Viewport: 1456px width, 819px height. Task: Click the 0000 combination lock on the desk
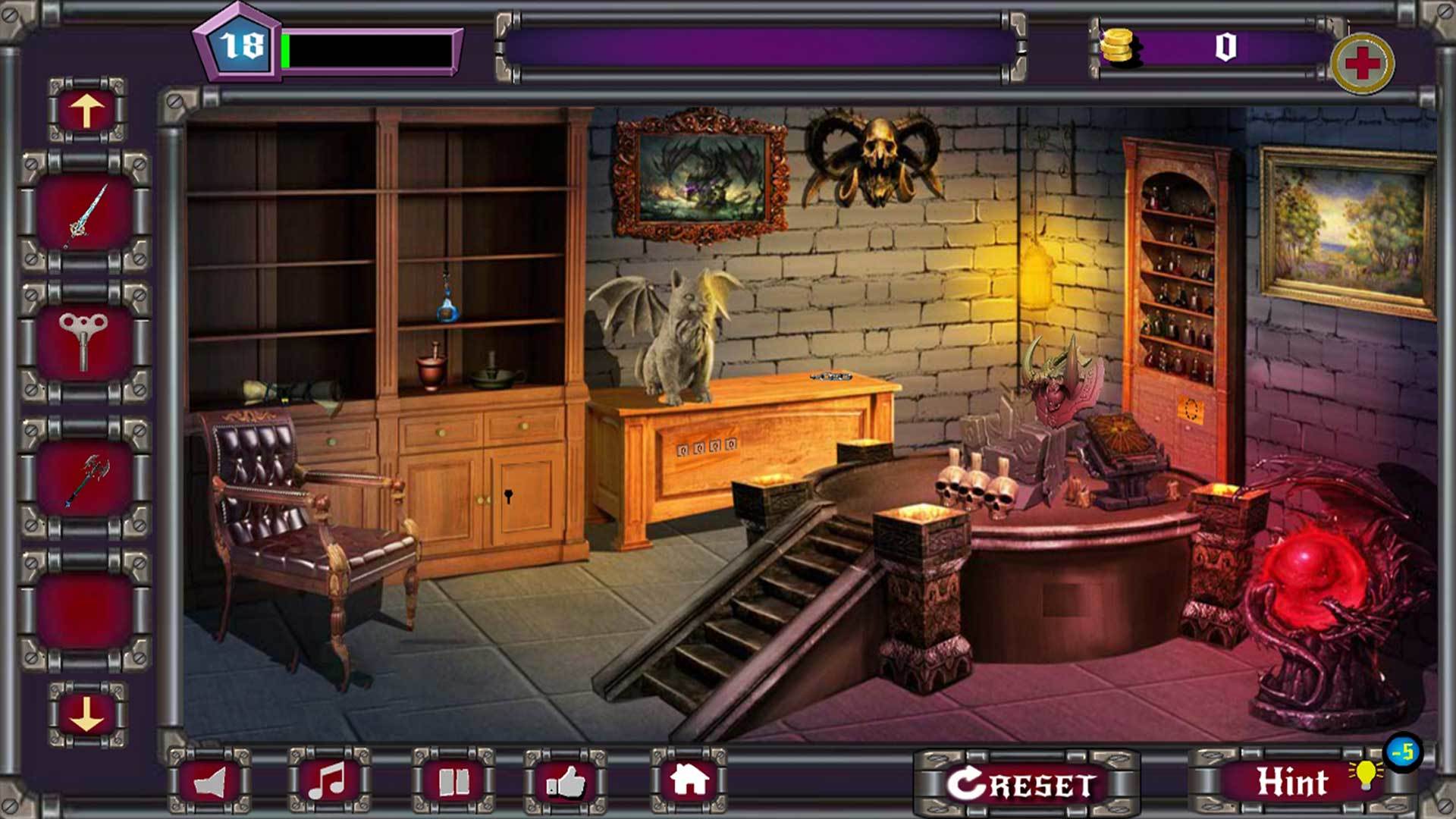709,447
